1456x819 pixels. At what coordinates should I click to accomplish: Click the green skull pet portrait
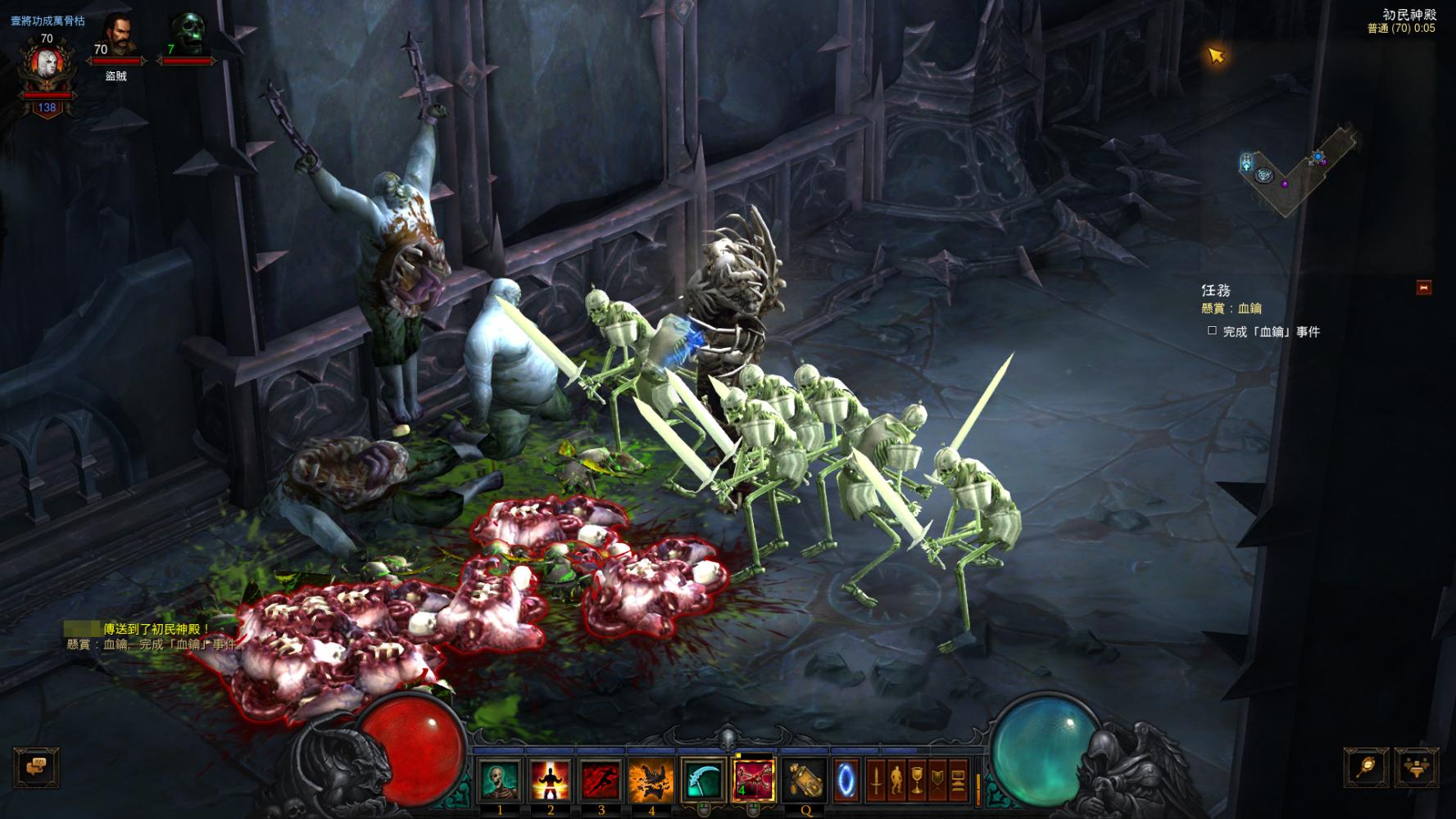tap(188, 34)
